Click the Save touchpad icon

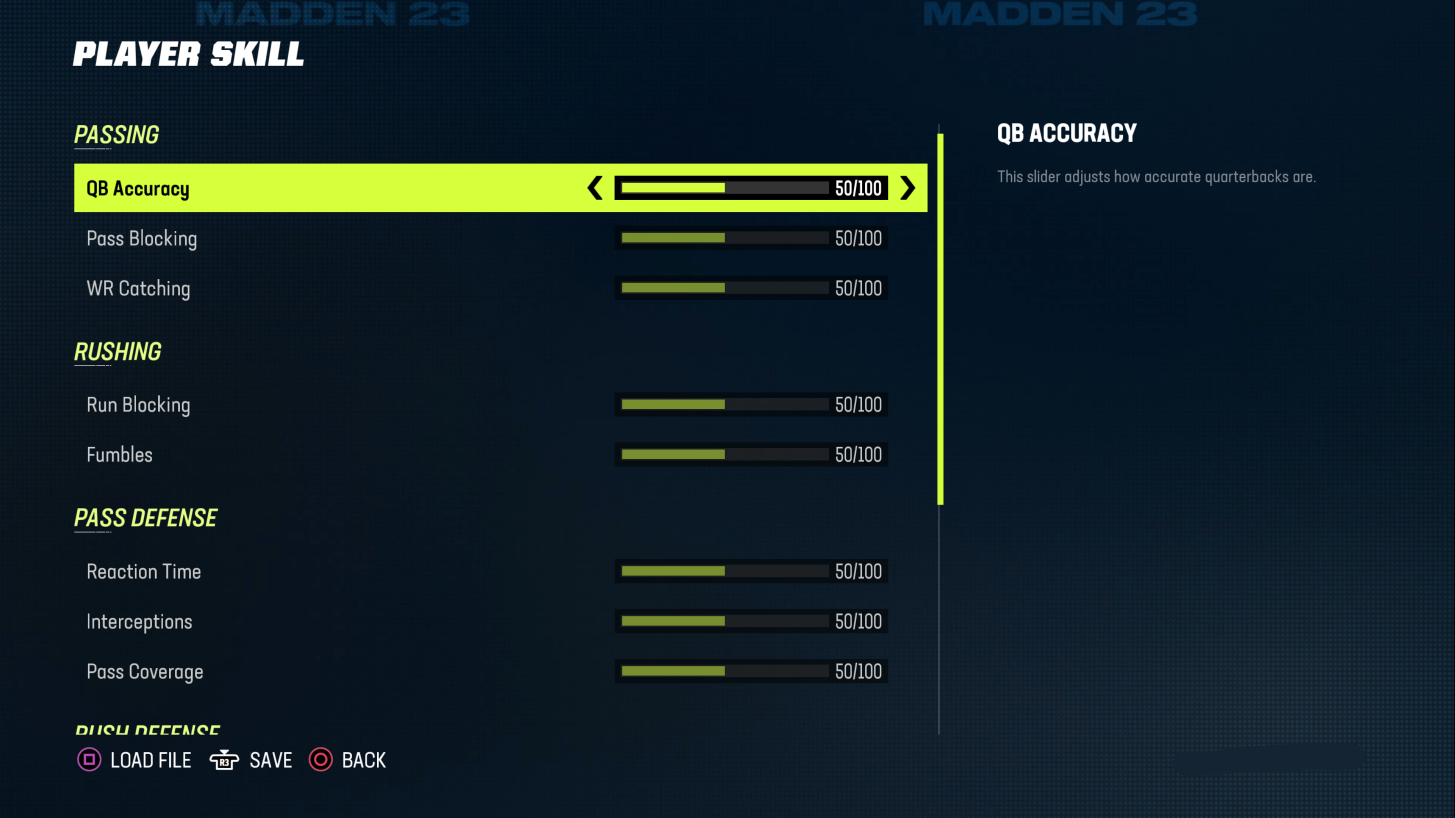tap(224, 760)
